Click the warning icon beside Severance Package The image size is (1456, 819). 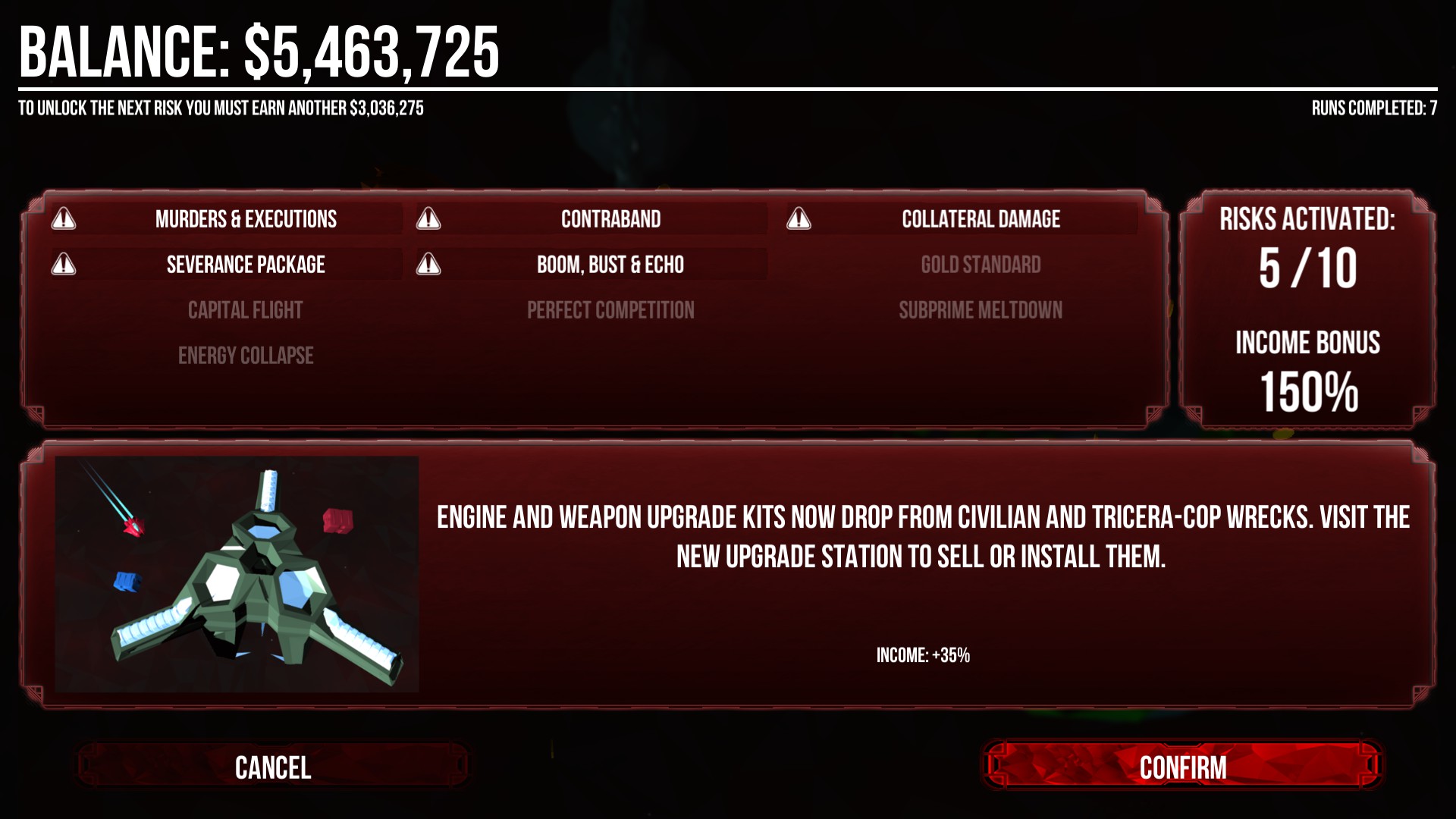(x=64, y=265)
